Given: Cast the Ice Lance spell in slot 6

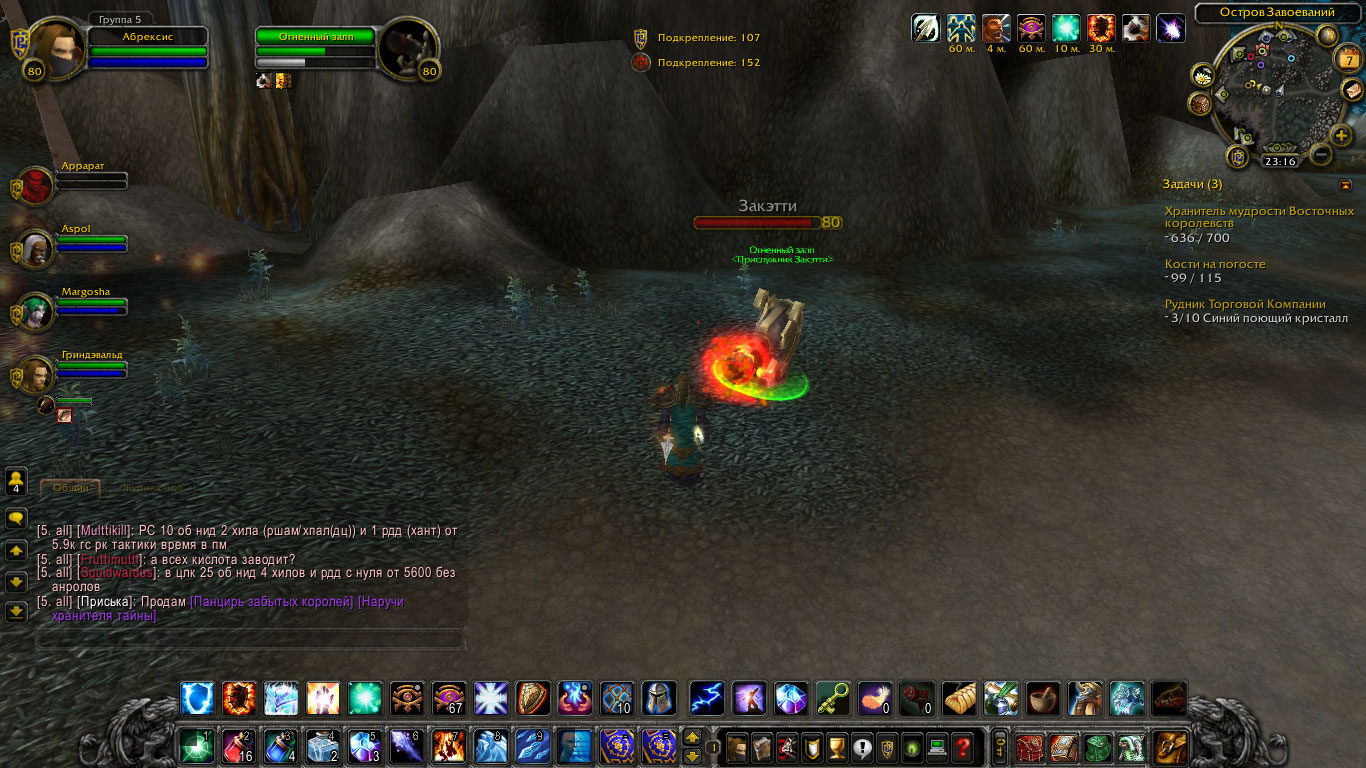Looking at the screenshot, I should [x=406, y=747].
